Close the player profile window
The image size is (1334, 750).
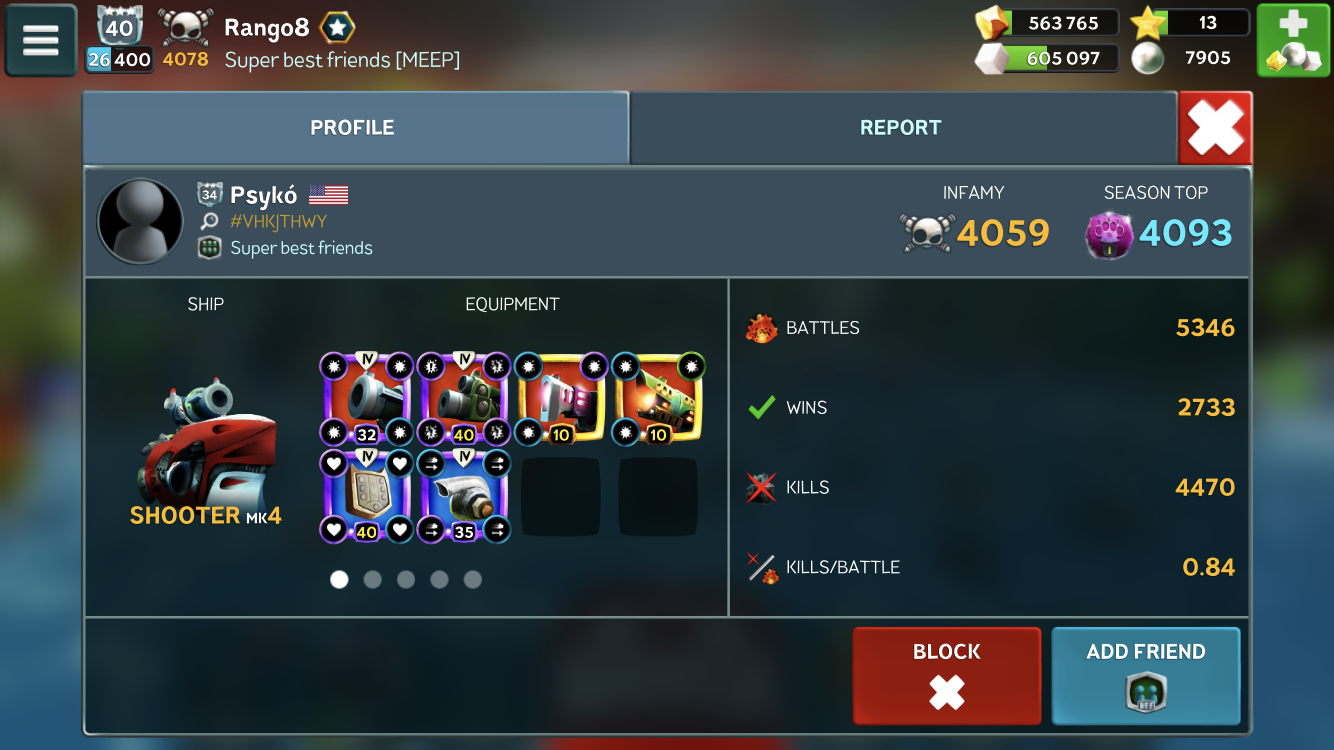pyautogui.click(x=1215, y=128)
